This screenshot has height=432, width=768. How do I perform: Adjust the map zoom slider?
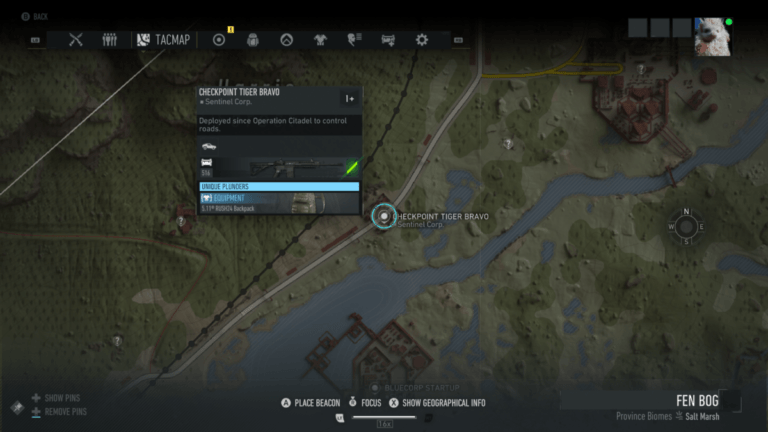384,417
